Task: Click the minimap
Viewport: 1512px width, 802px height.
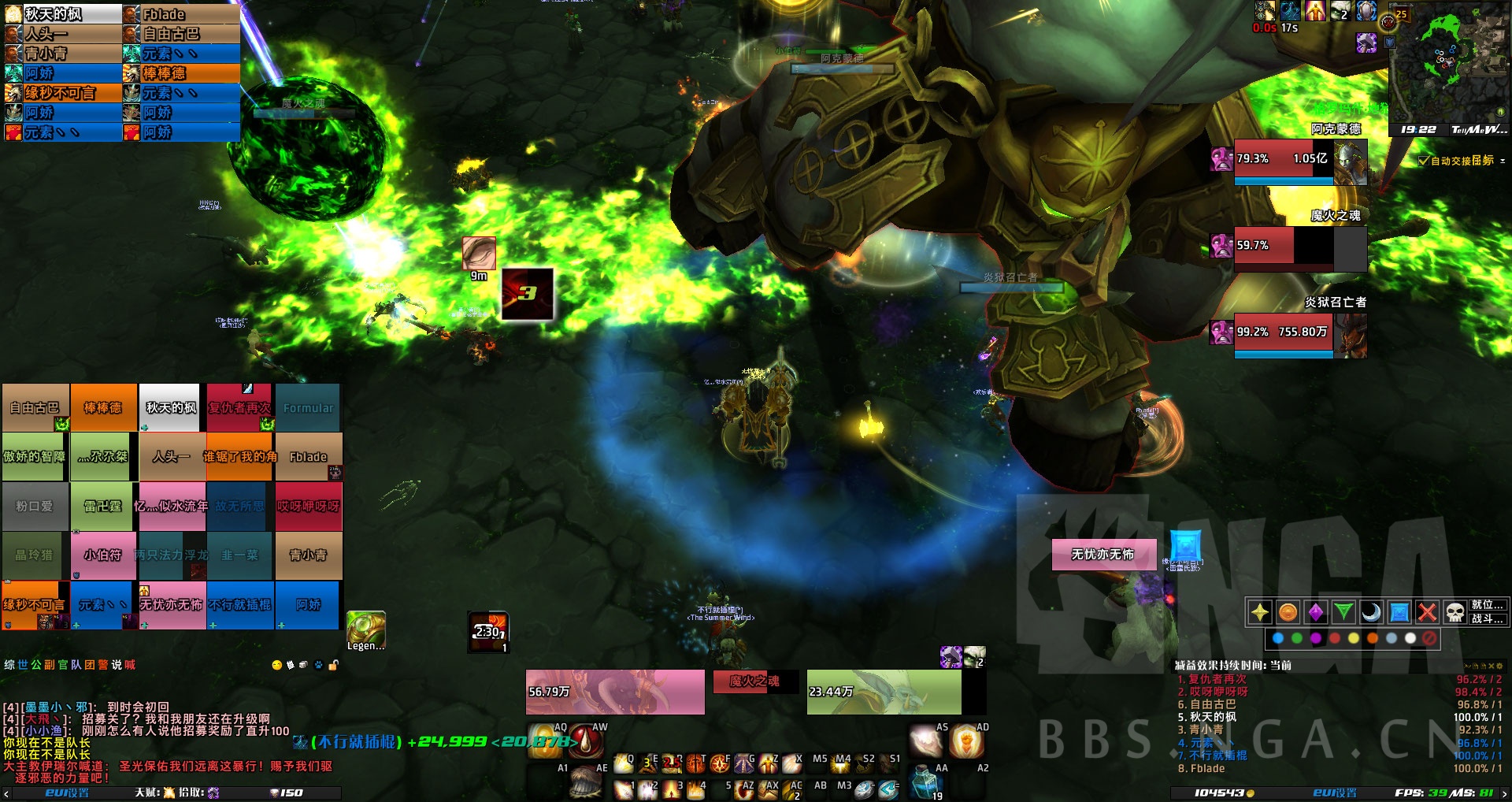Action: click(1447, 63)
